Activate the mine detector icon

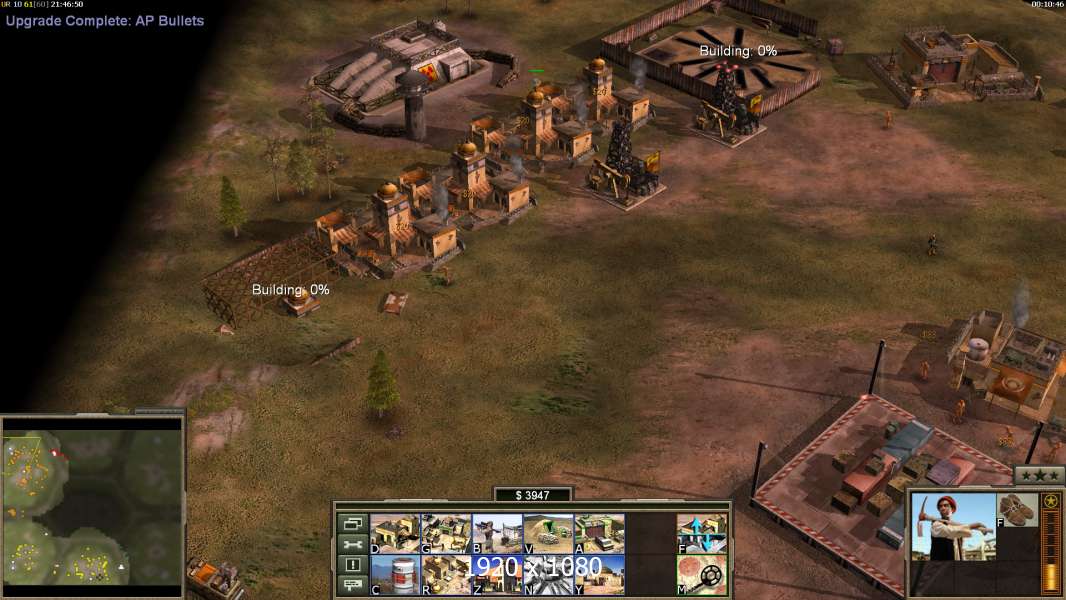click(702, 575)
